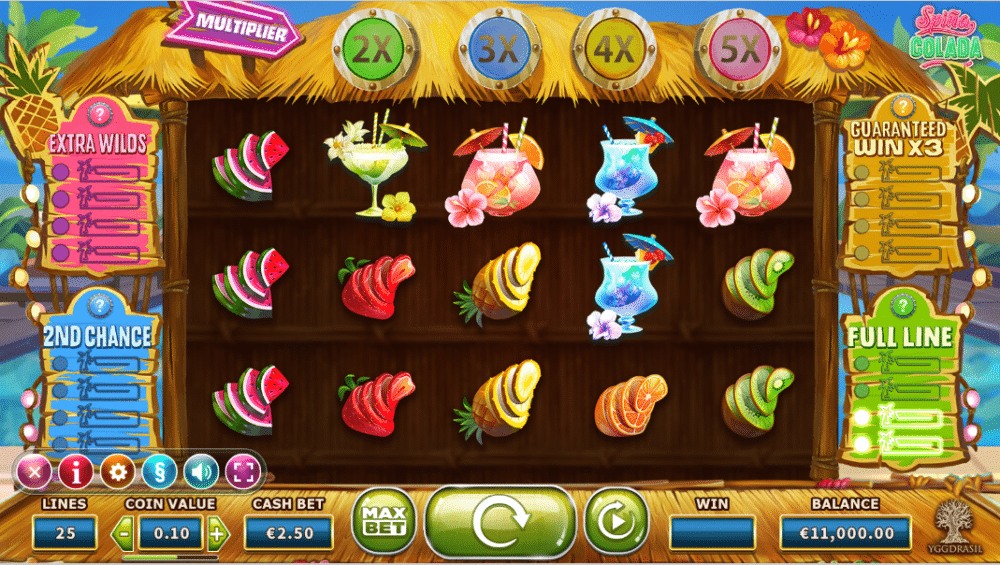Toggle sound with the green speaker icon
Screen dimensions: 1000x565
tap(201, 470)
